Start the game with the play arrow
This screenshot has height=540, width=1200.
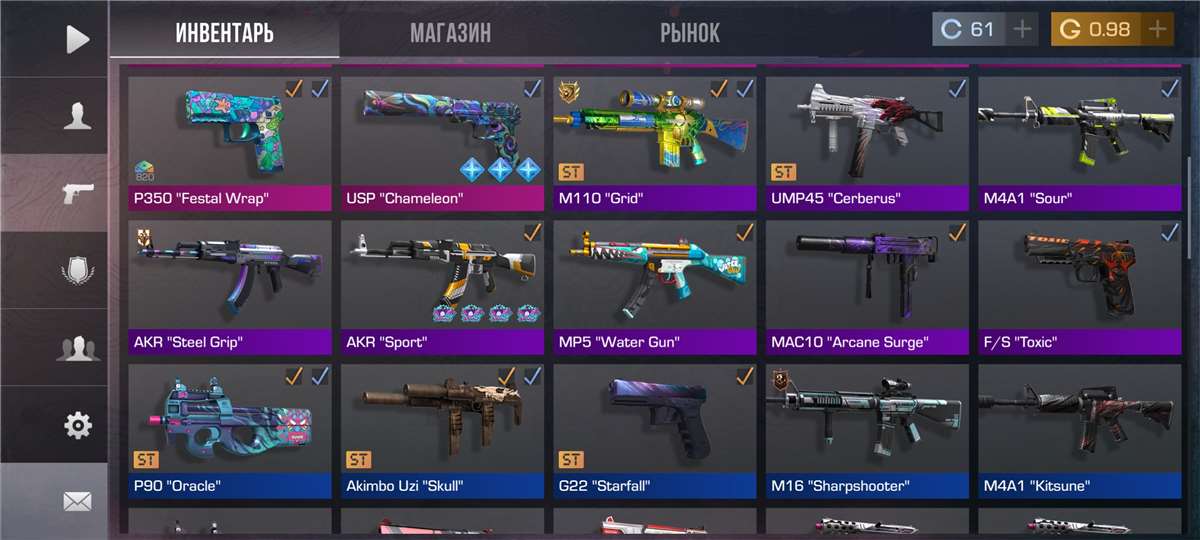(x=77, y=39)
